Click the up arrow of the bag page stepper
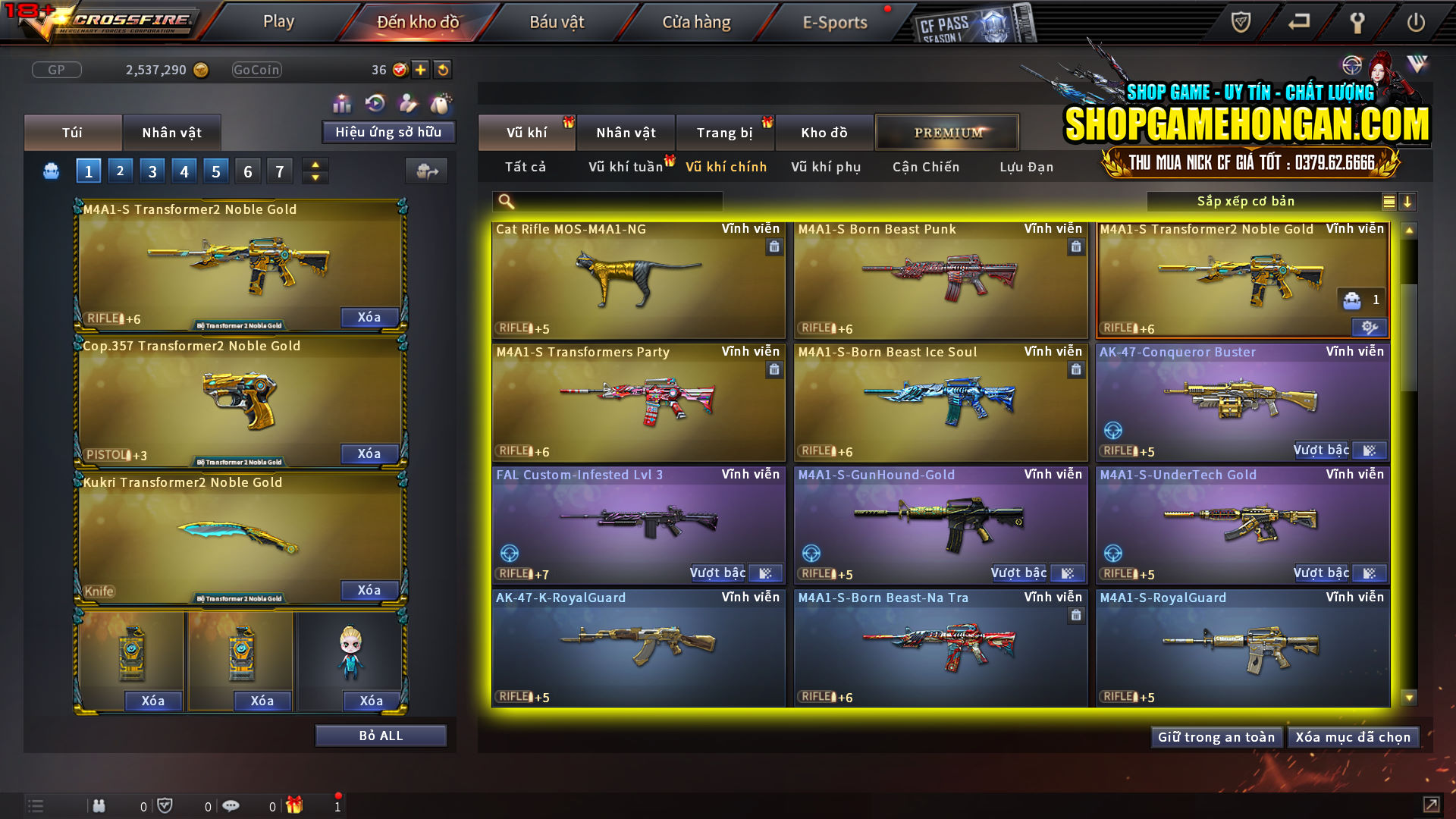 pyautogui.click(x=315, y=164)
